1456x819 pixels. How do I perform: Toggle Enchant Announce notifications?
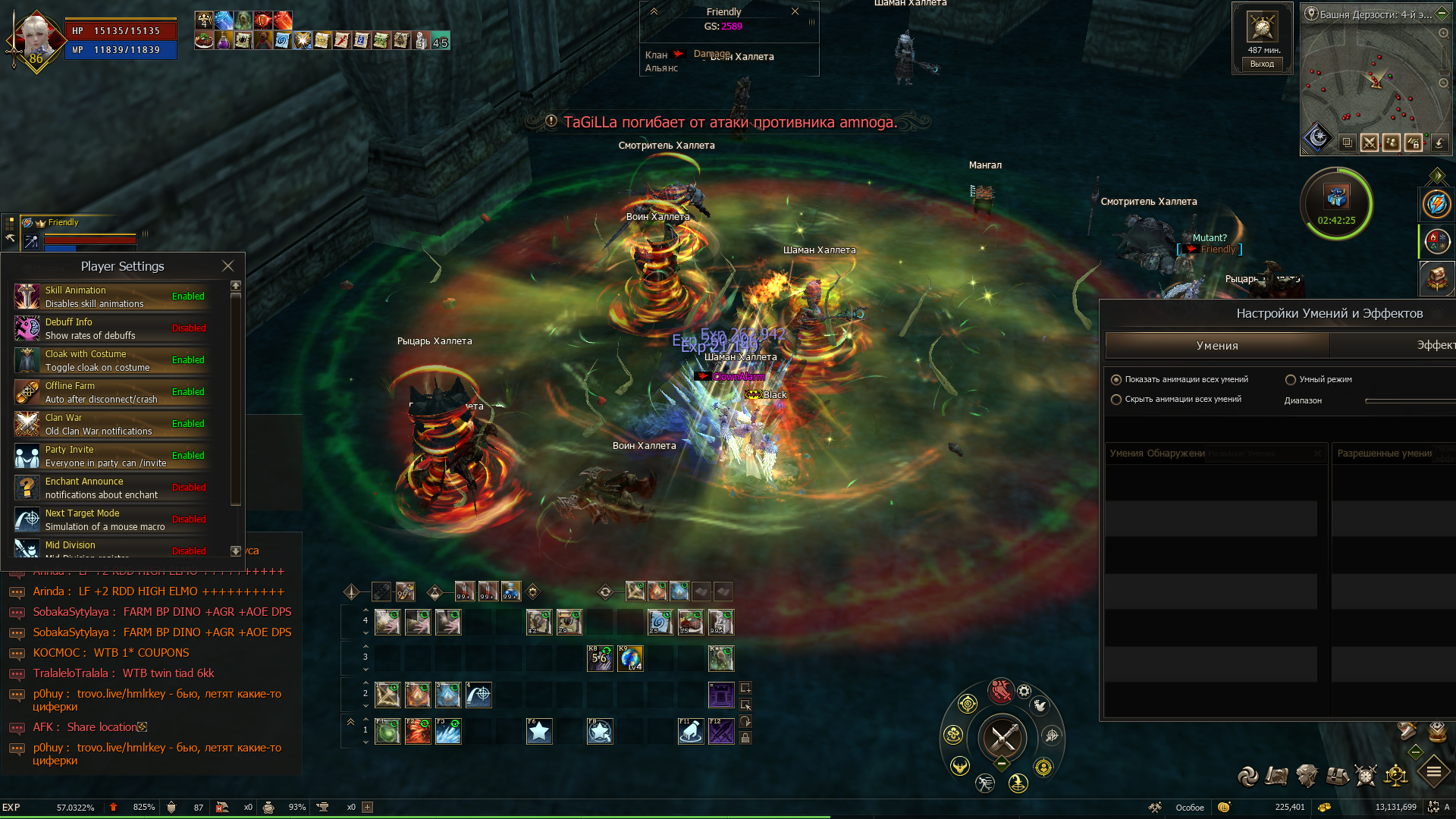[x=188, y=488]
